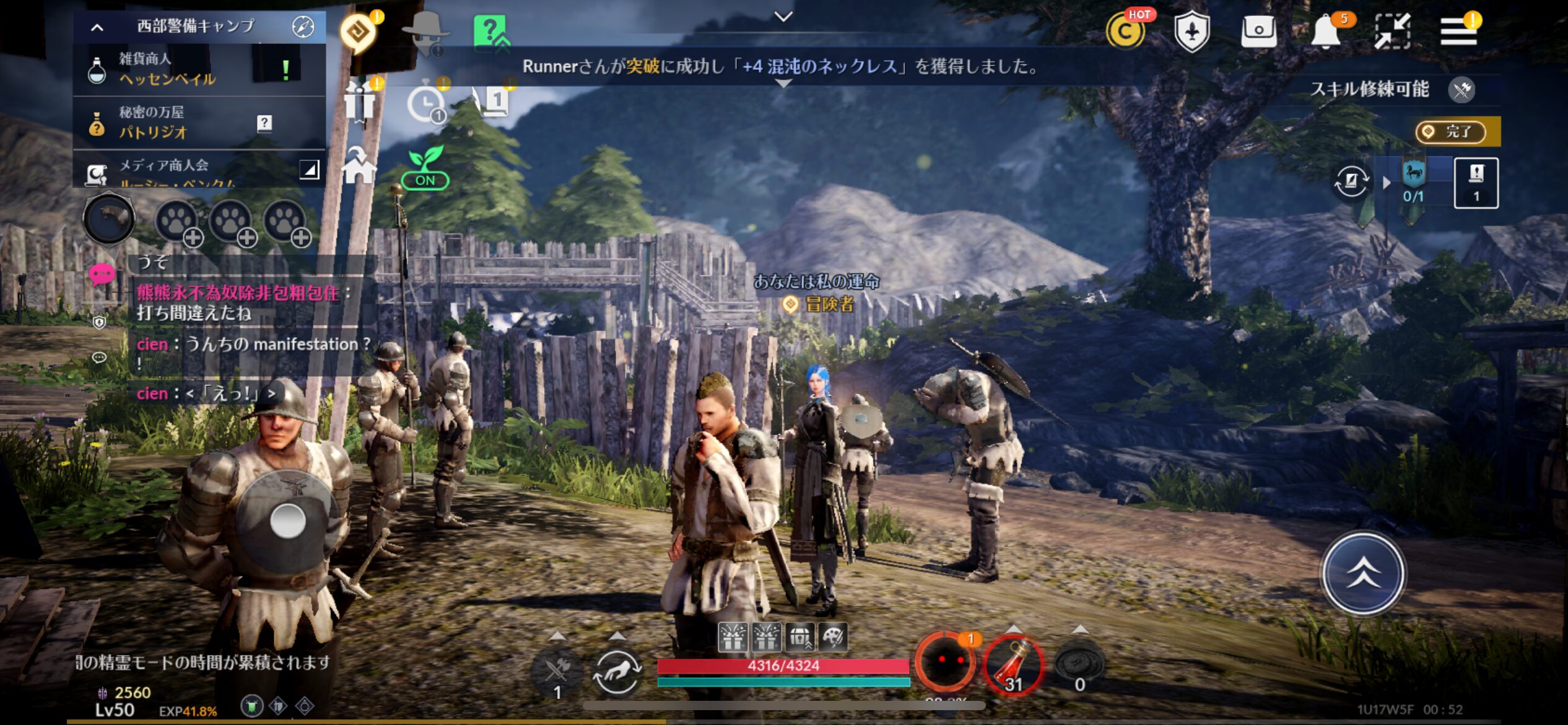Open the camp house icon
This screenshot has height=725, width=1568.
click(359, 165)
